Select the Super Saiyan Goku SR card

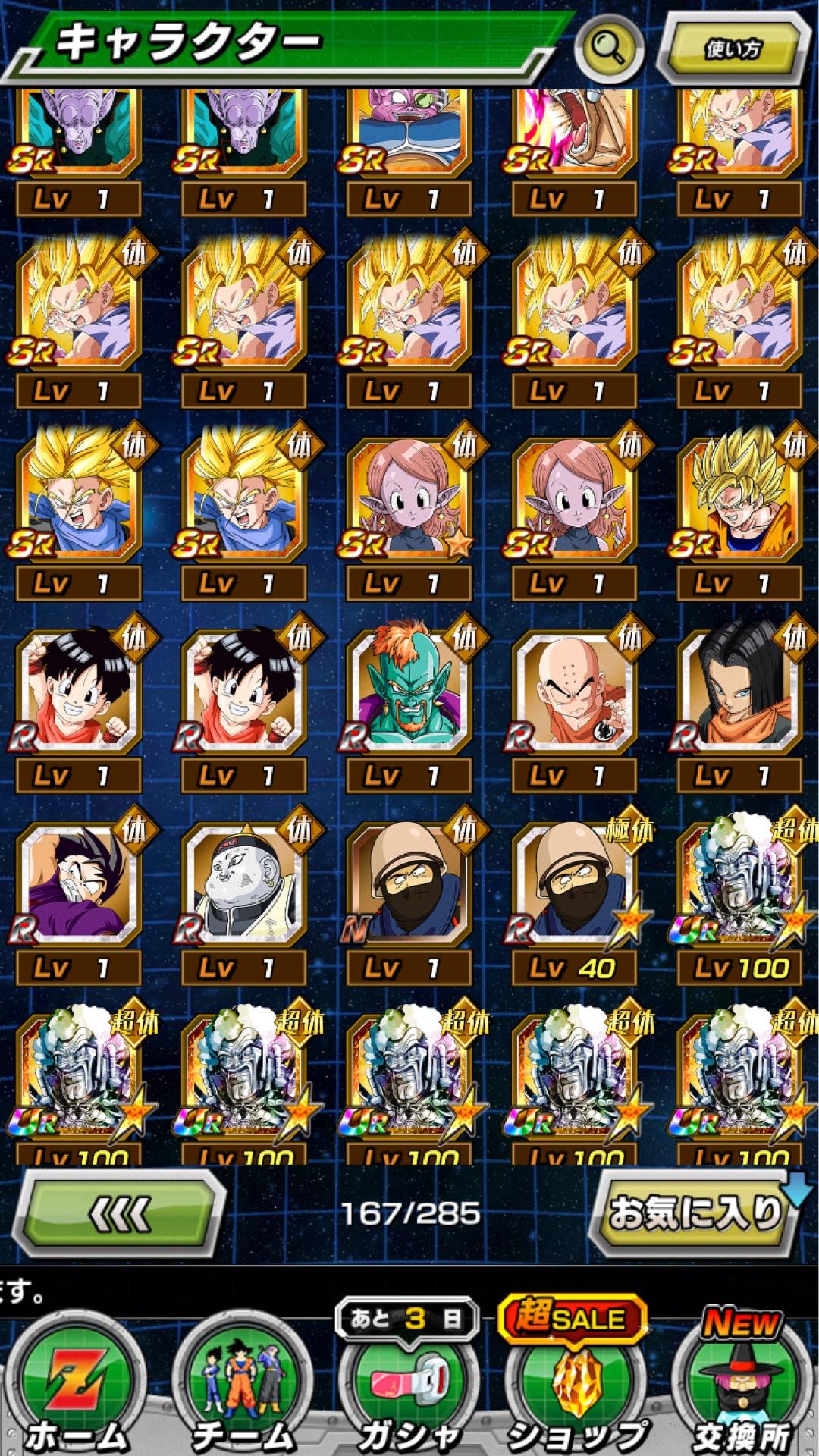pyautogui.click(x=740, y=498)
